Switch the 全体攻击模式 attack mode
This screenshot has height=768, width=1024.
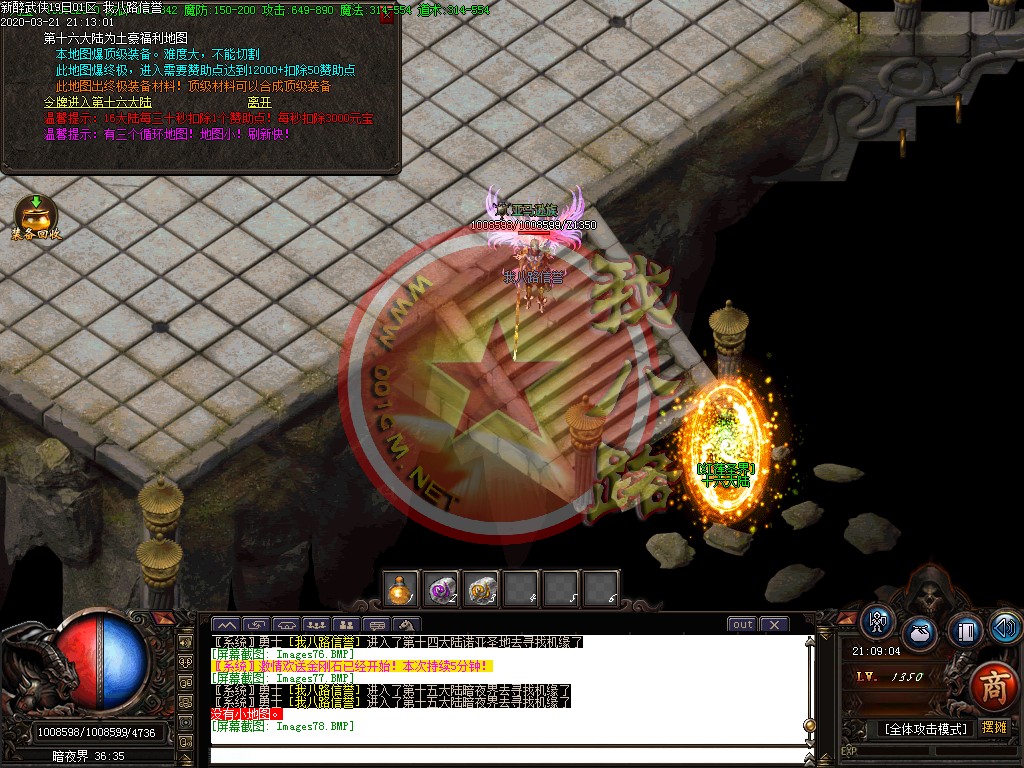pos(925,729)
